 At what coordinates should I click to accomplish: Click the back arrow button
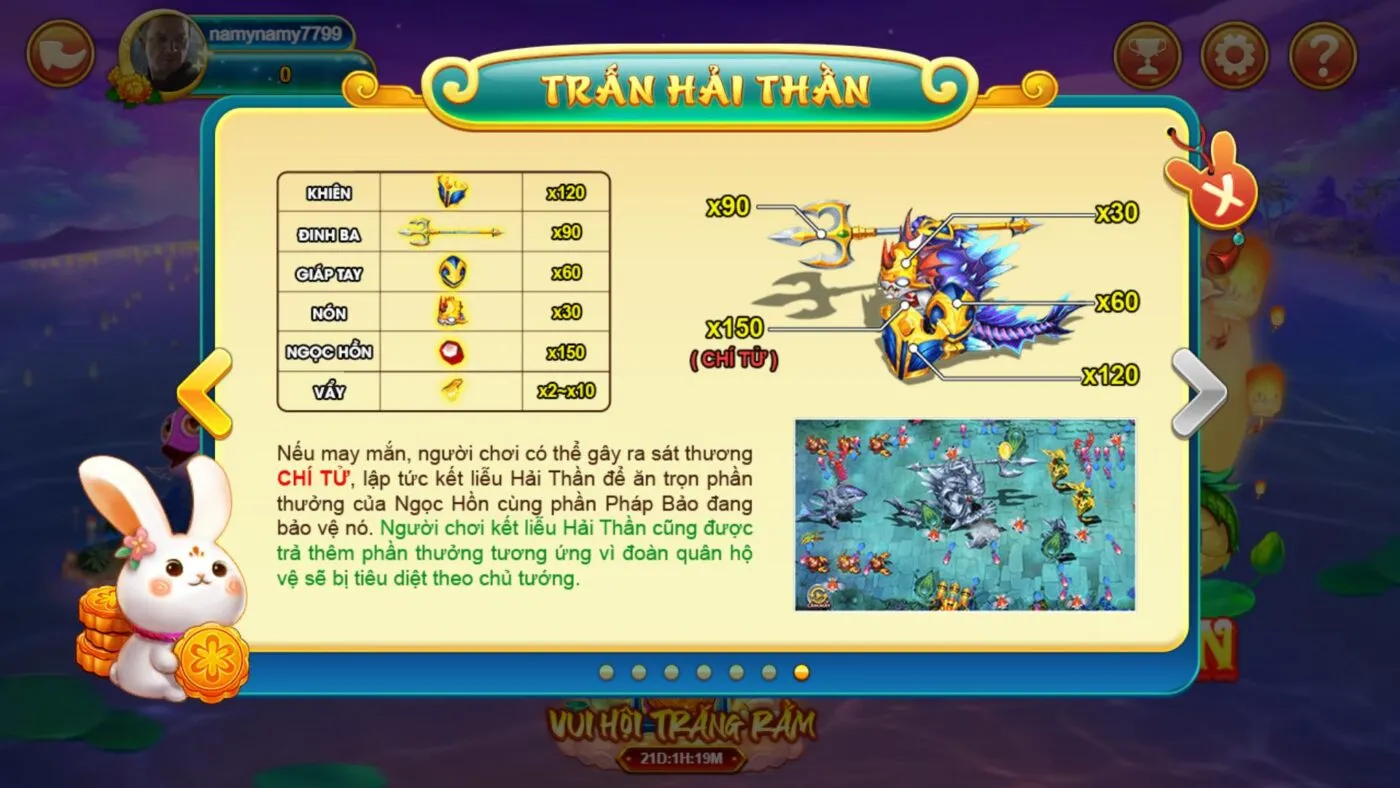click(x=60, y=54)
